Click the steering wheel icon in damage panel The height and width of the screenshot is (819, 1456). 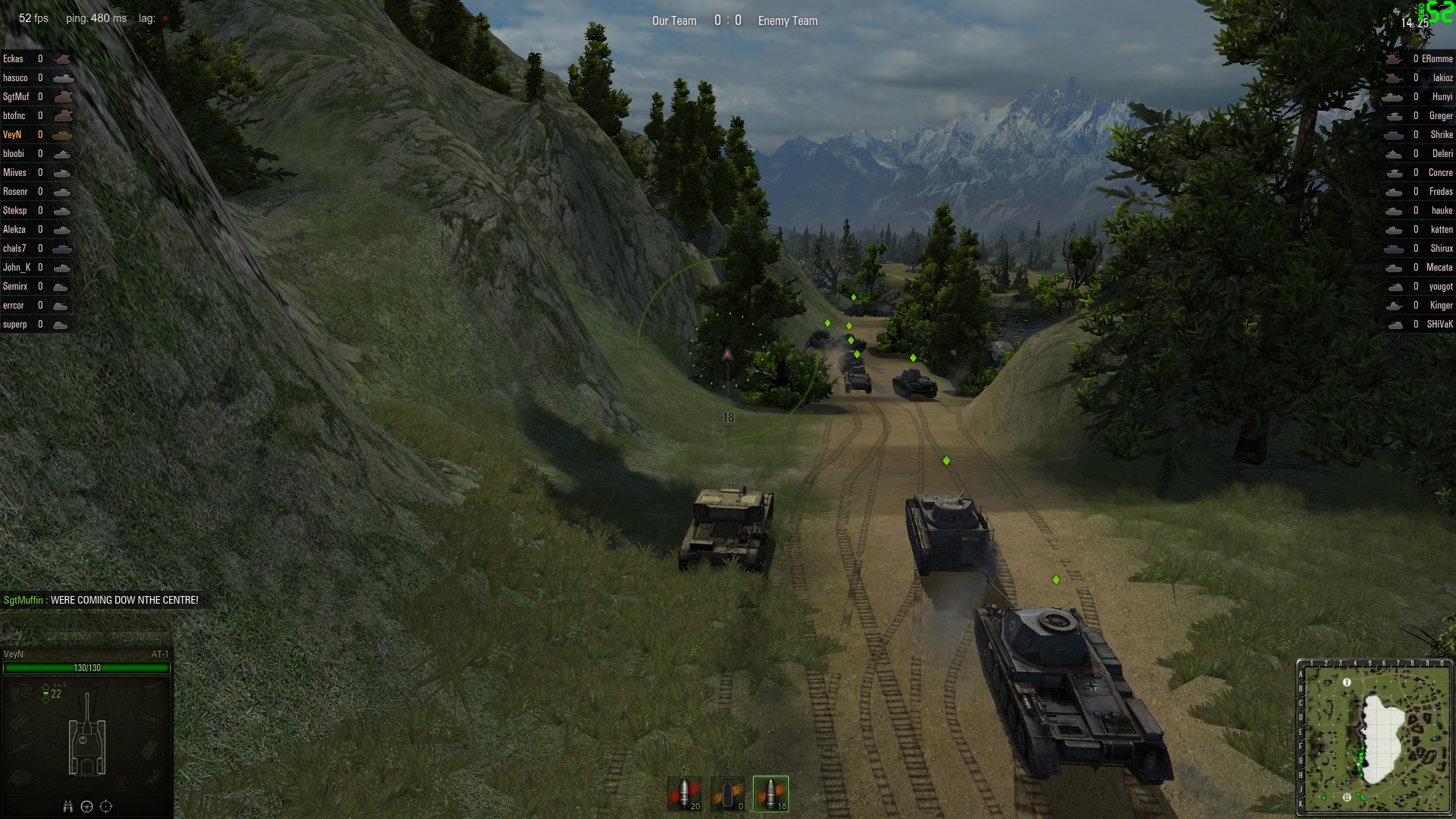click(86, 806)
